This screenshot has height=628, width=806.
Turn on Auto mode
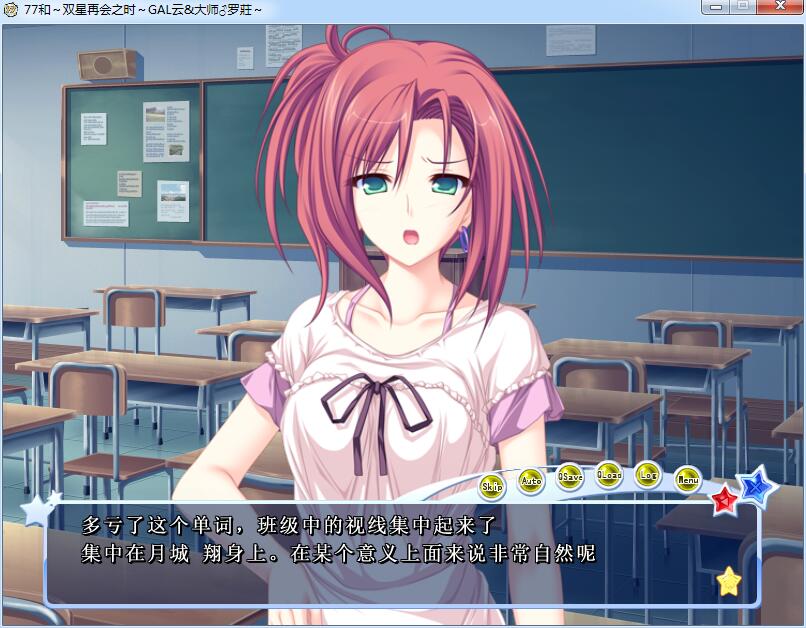(x=531, y=480)
